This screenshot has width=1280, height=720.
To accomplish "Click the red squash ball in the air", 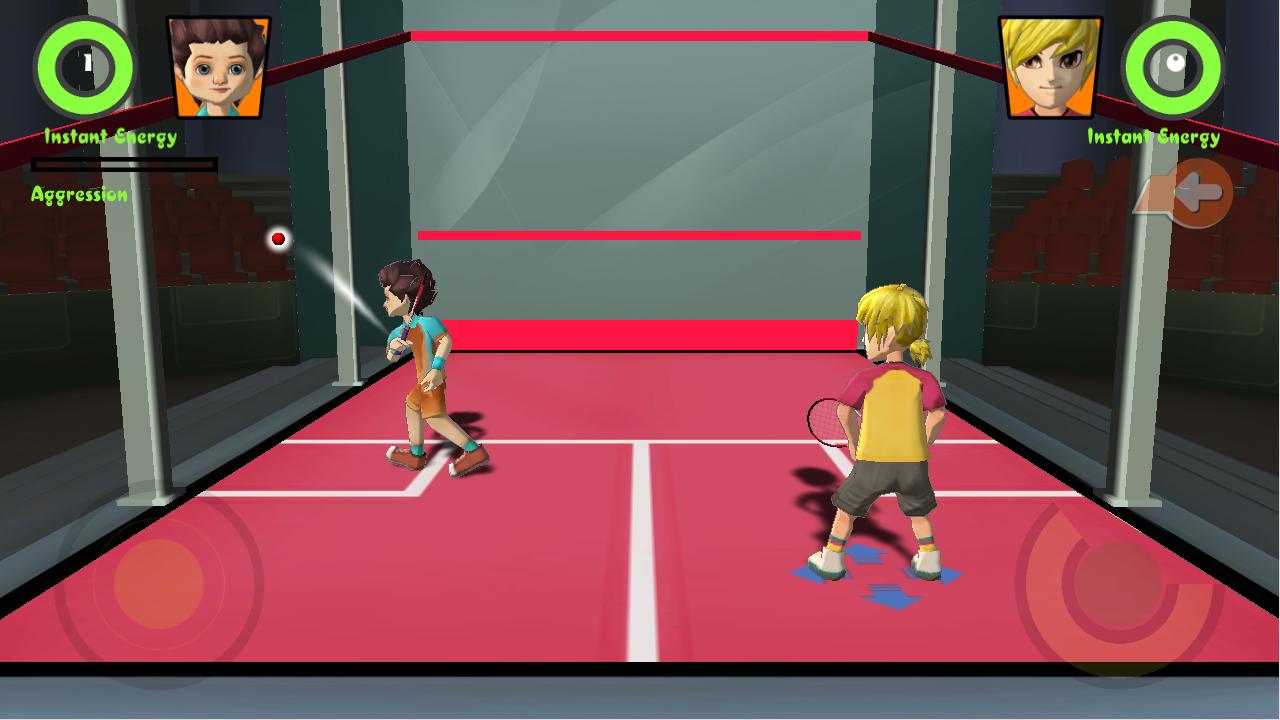I will click(x=277, y=238).
